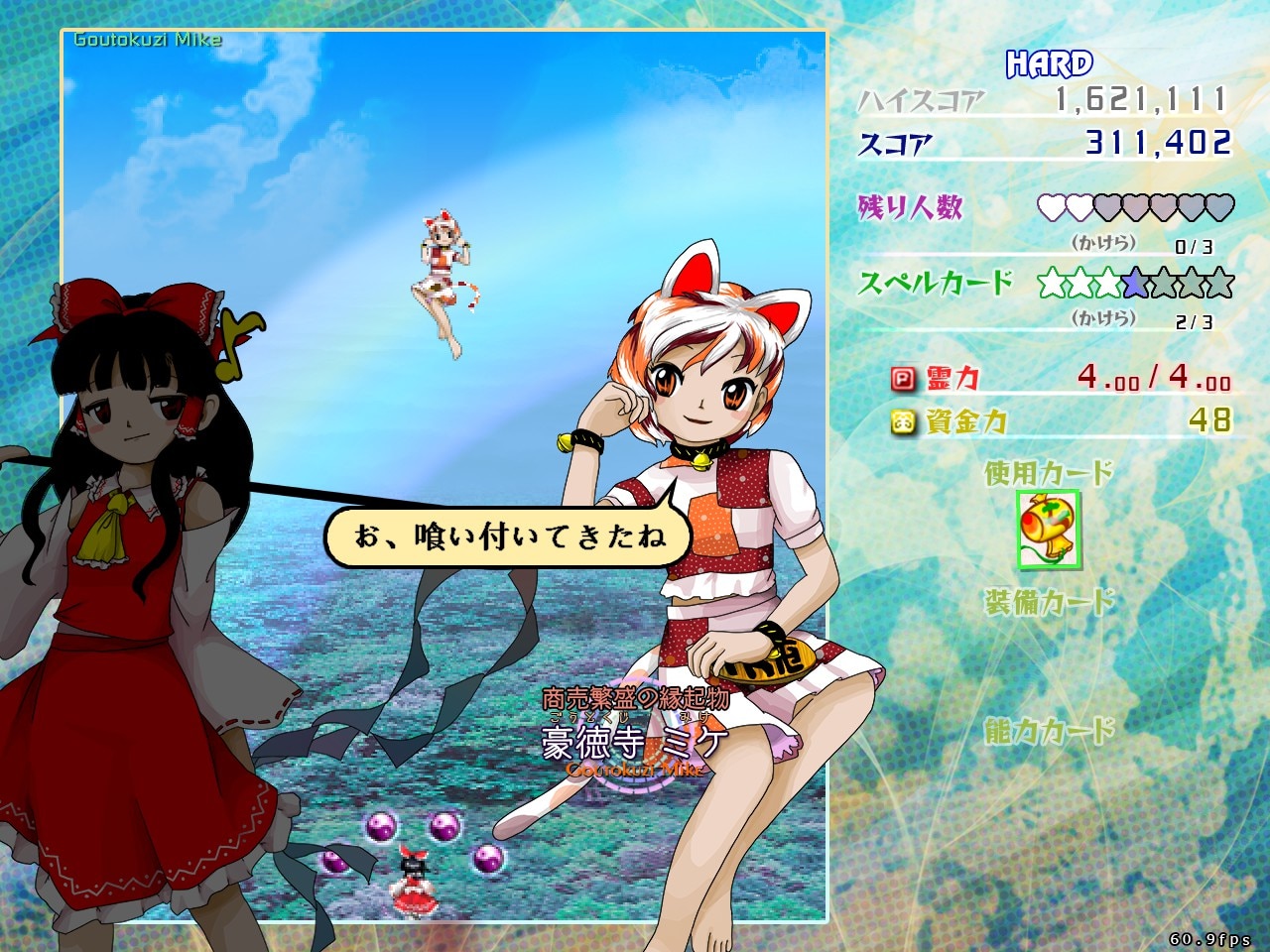Select the HARD difficulty label
This screenshot has height=952, width=1270.
coord(1047,61)
